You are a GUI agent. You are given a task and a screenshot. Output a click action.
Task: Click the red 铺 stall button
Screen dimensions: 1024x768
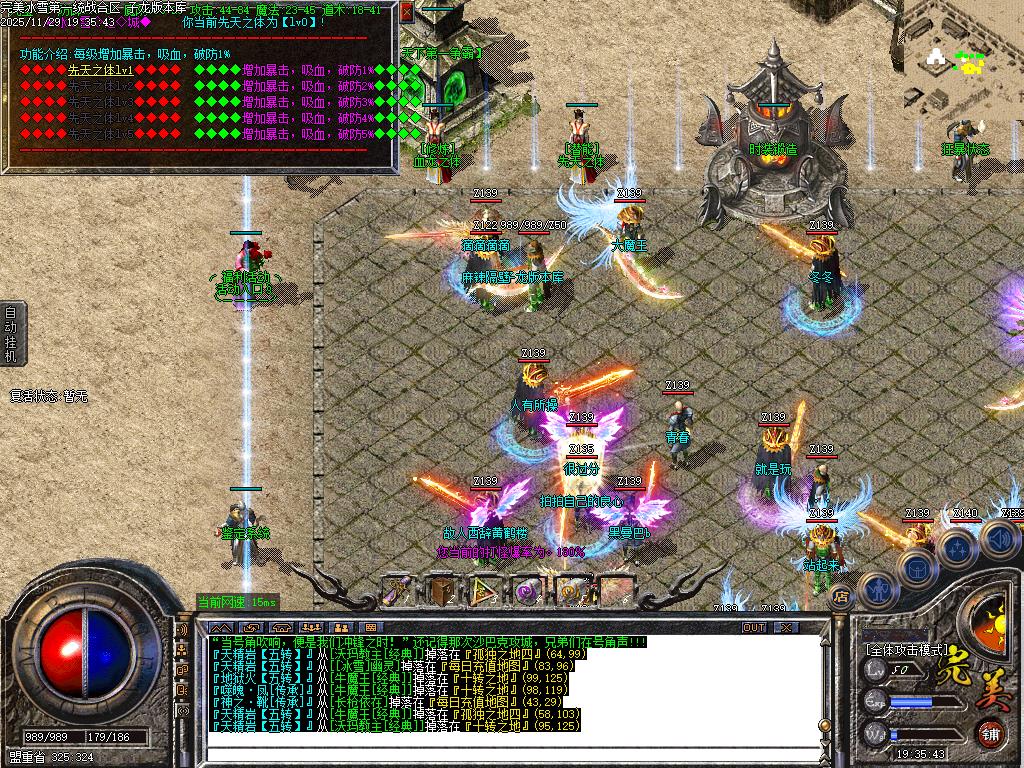point(990,733)
